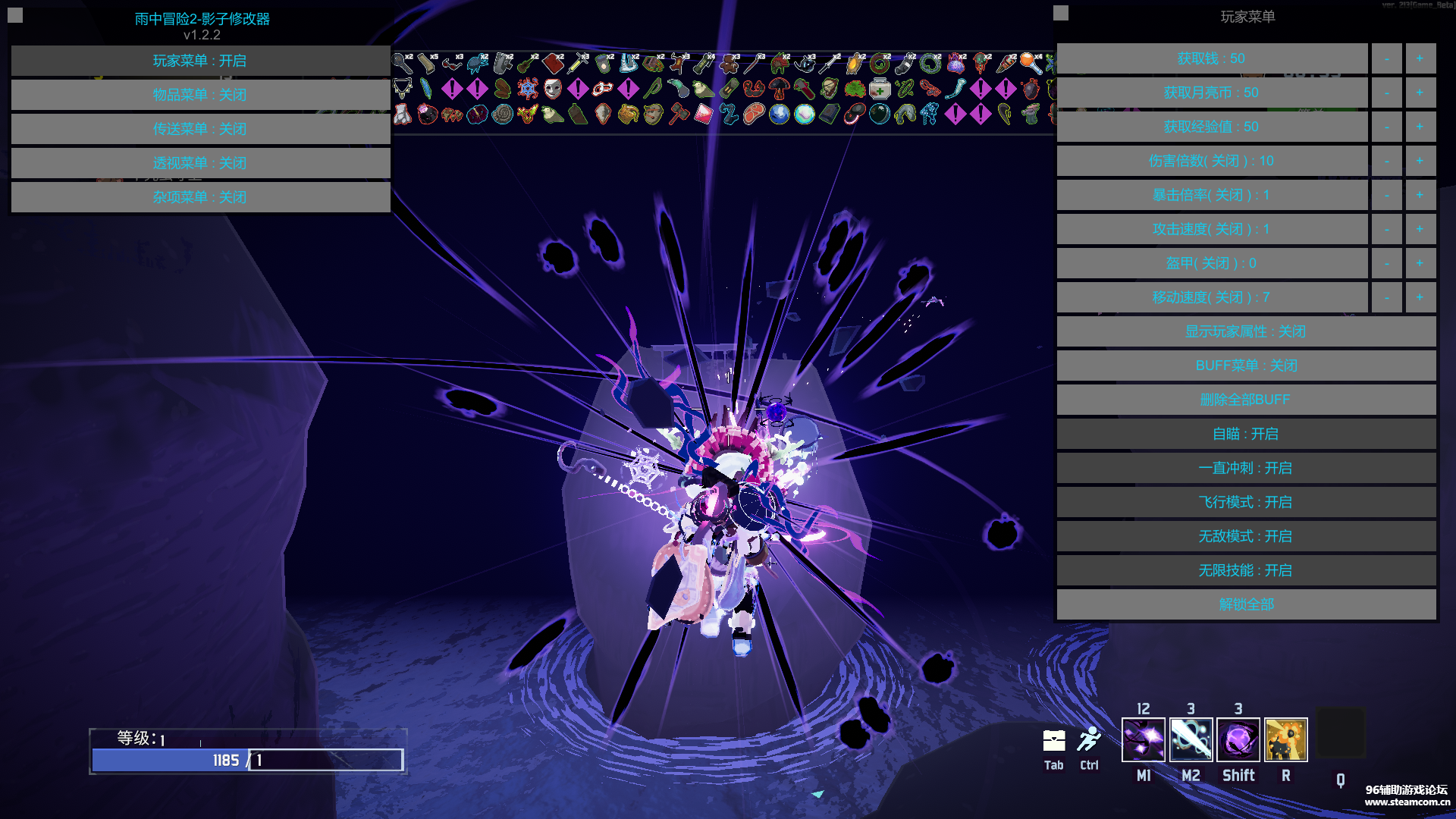This screenshot has width=1456, height=819.
Task: Click 删除全部BUFF to clear buffs
Action: (1246, 400)
